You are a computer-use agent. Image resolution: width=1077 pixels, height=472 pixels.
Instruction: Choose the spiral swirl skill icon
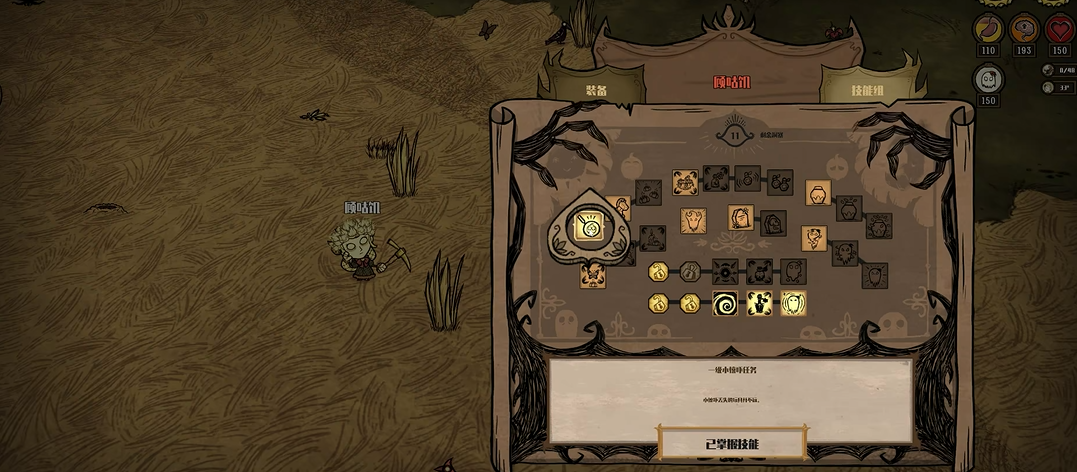tap(725, 303)
